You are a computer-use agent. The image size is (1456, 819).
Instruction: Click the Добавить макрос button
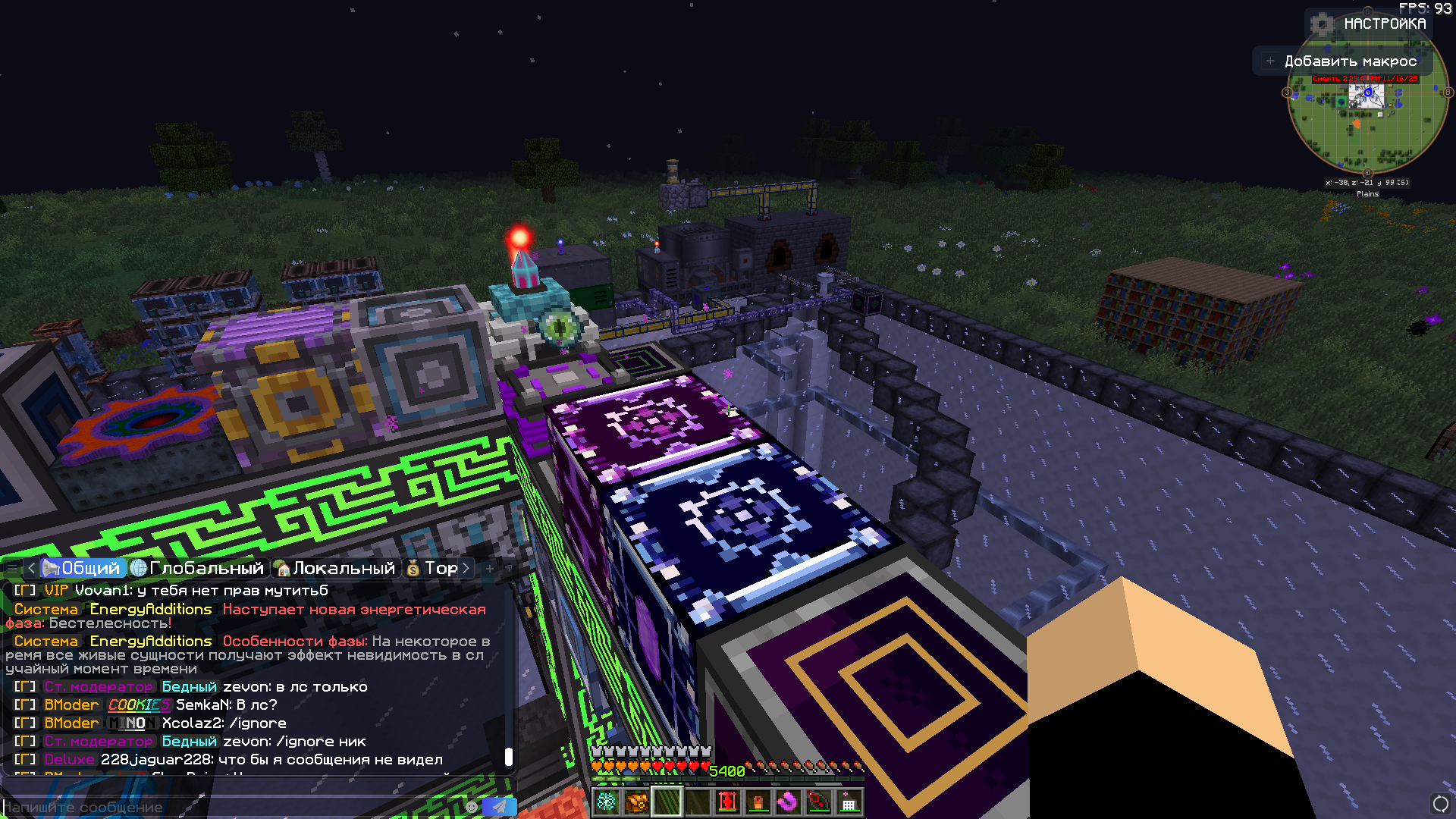point(1341,61)
